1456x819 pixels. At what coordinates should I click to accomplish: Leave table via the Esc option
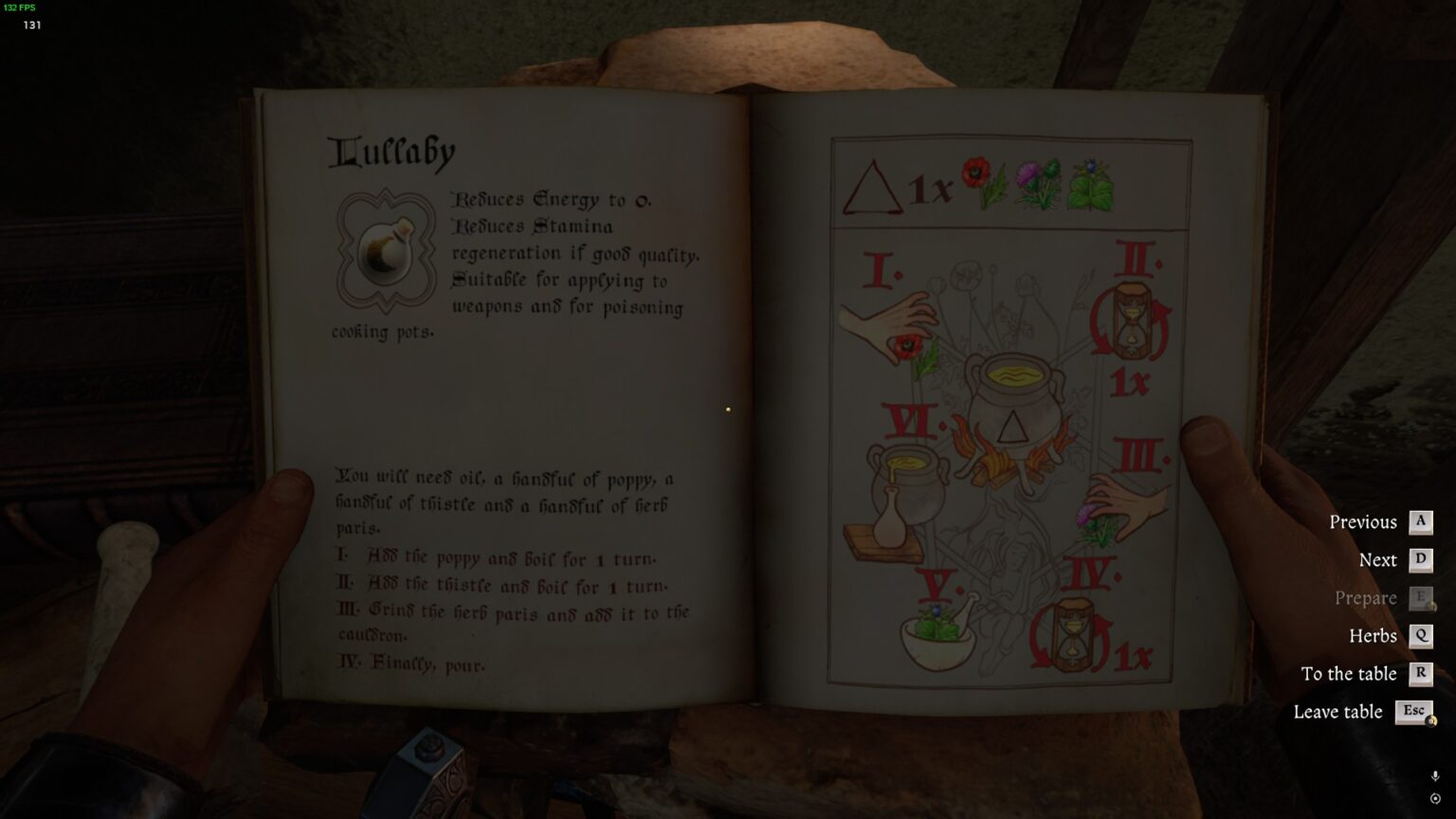click(1338, 712)
